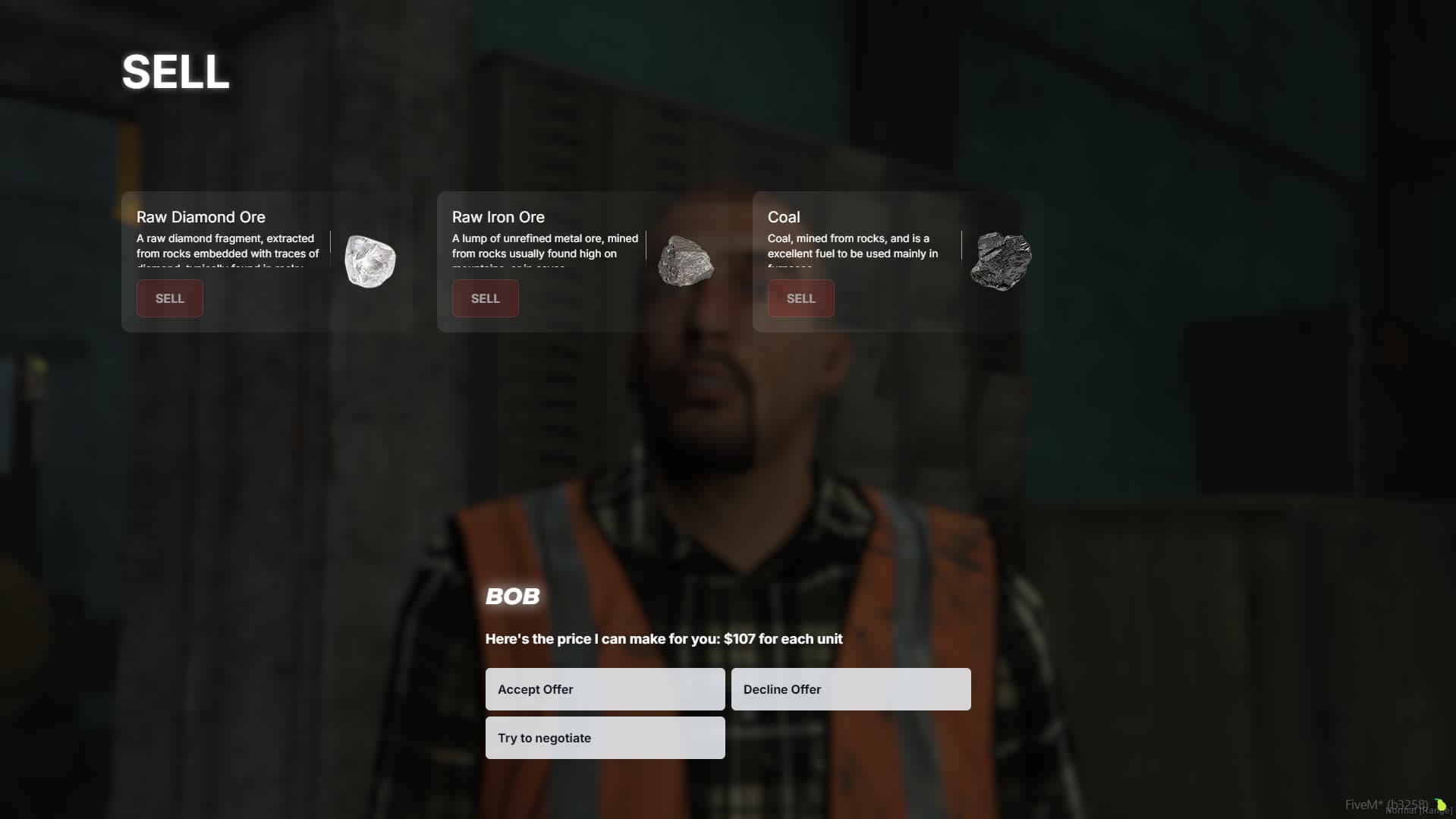Choose the Try to negotiate option
The height and width of the screenshot is (819, 1456).
[605, 737]
